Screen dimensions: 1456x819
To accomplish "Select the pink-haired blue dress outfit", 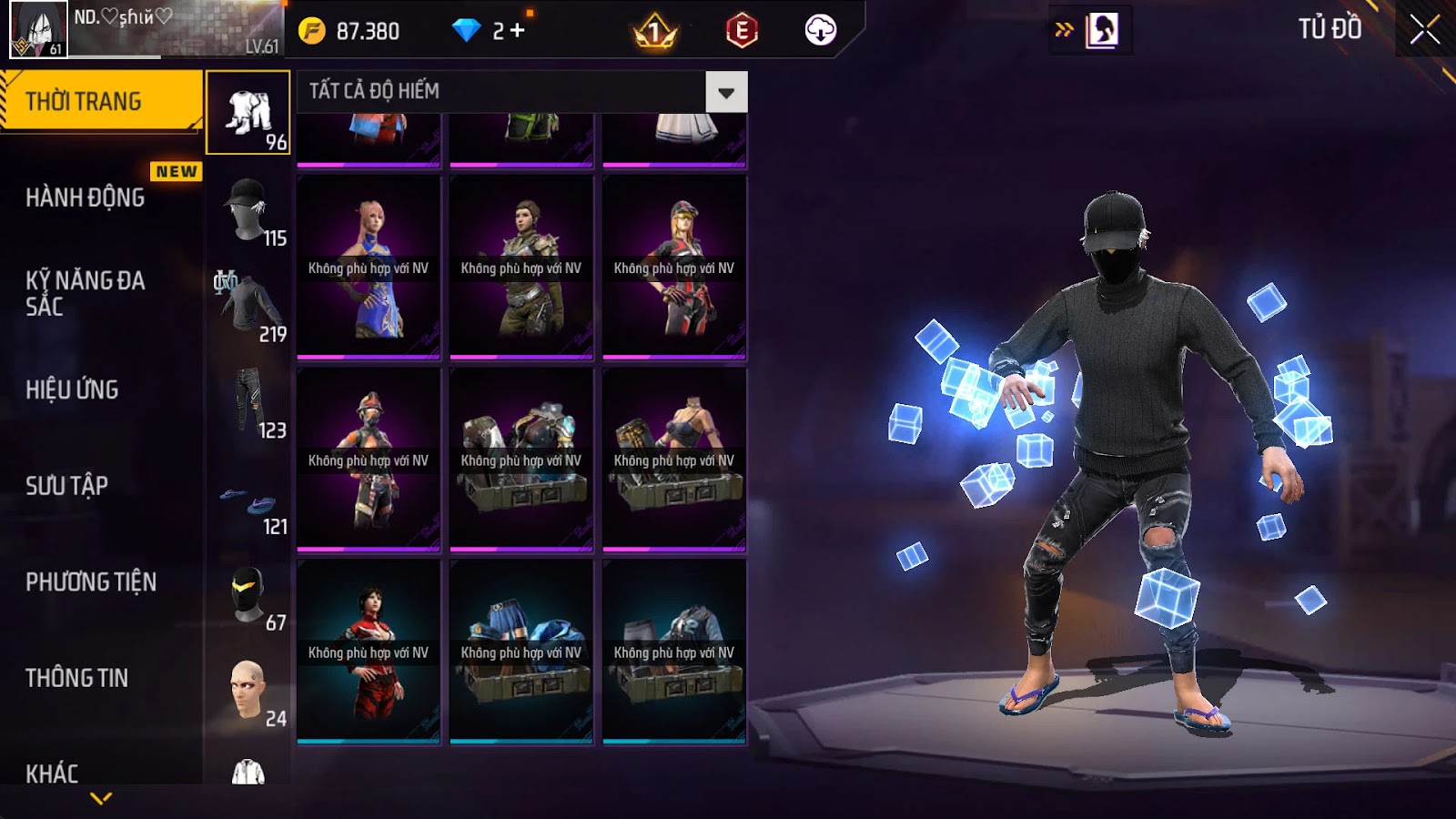I will (369, 268).
